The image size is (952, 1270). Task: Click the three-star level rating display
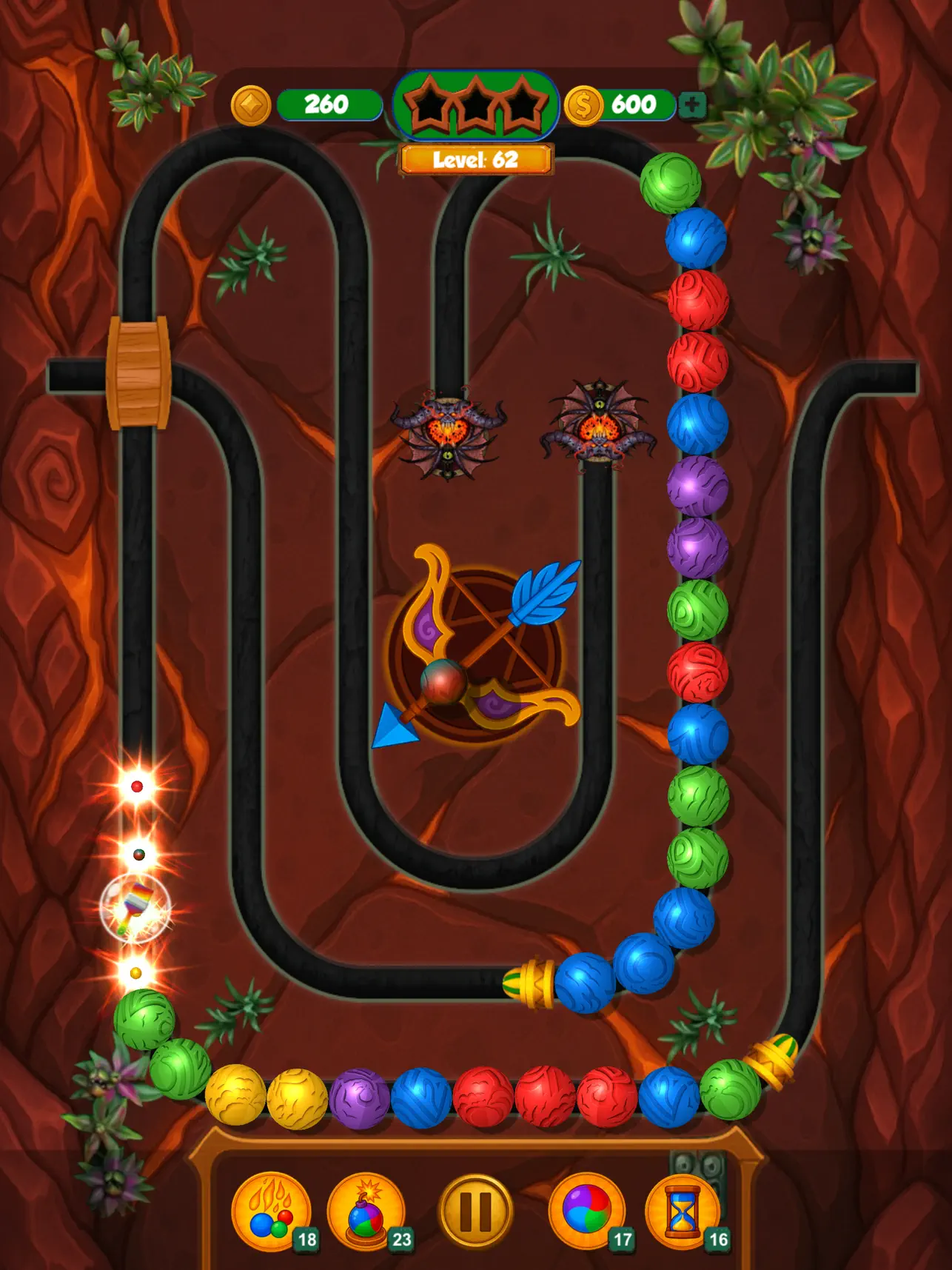[476, 105]
